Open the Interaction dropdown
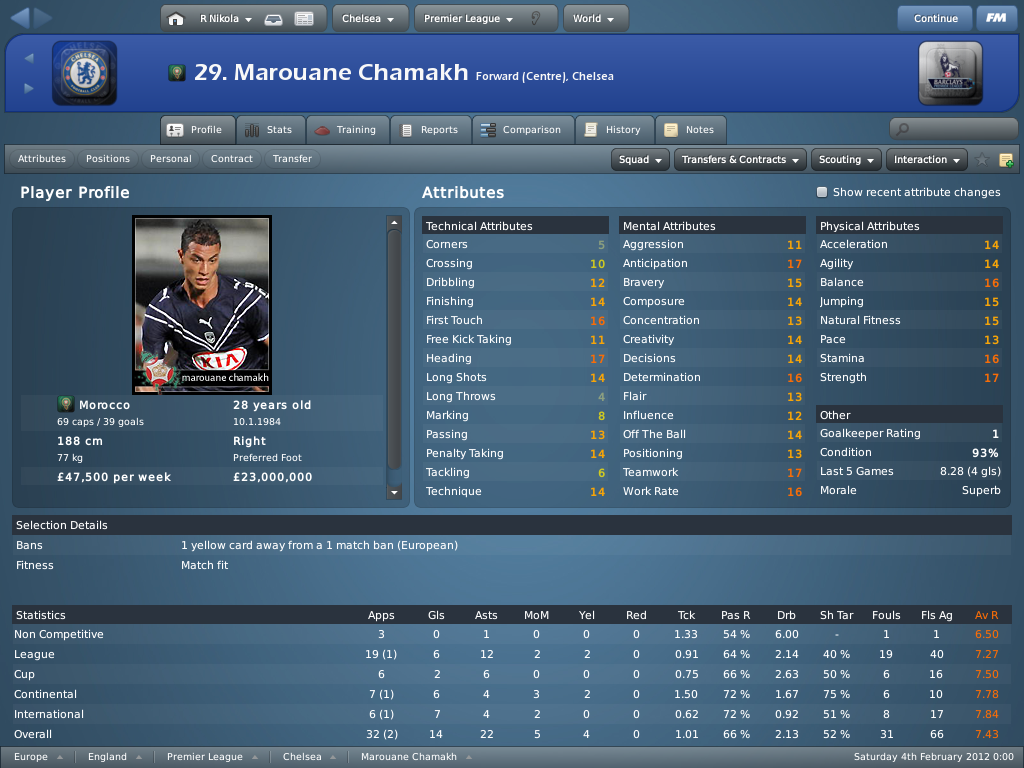 click(928, 159)
